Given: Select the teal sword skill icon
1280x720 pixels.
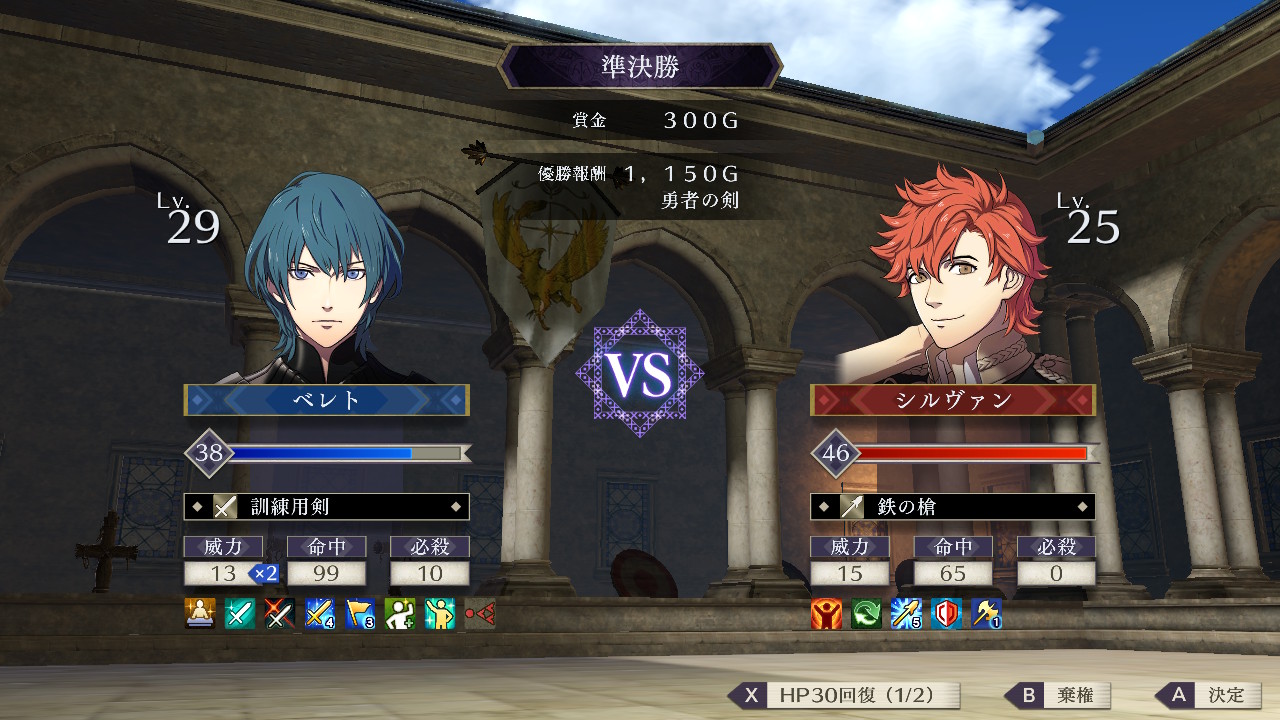Looking at the screenshot, I should (x=240, y=613).
